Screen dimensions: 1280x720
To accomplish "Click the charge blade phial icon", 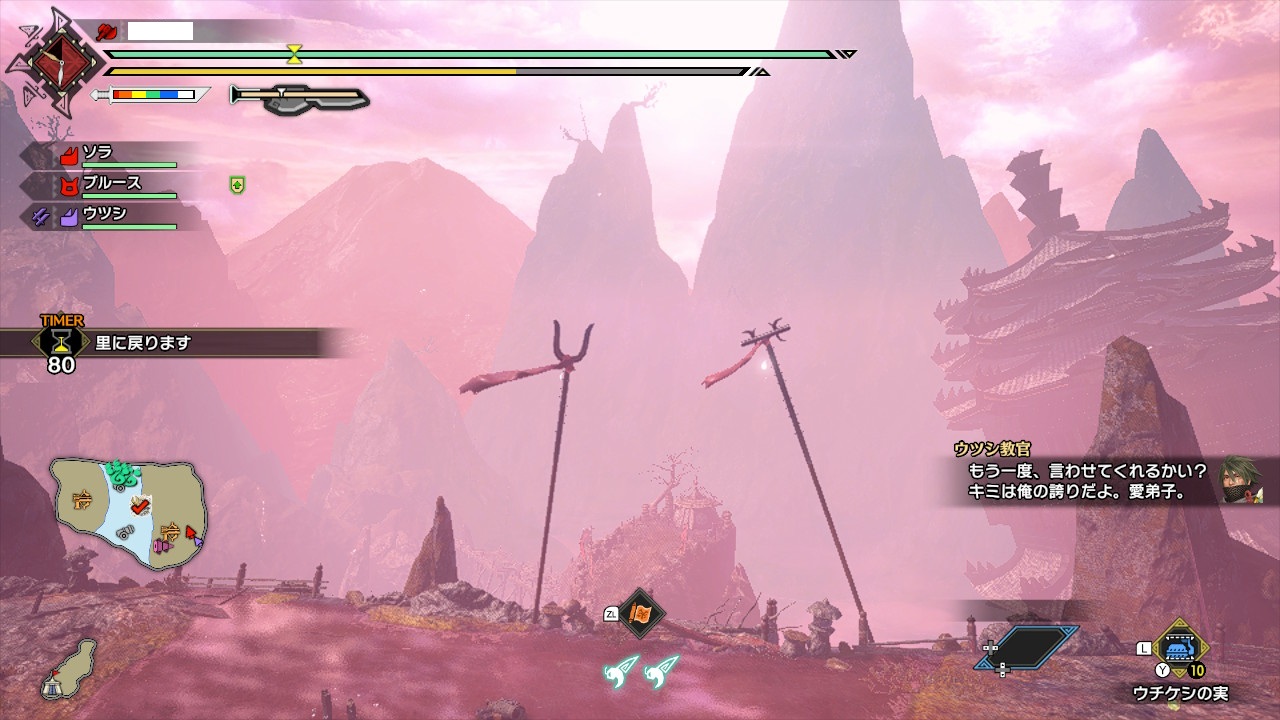I will (x=299, y=97).
